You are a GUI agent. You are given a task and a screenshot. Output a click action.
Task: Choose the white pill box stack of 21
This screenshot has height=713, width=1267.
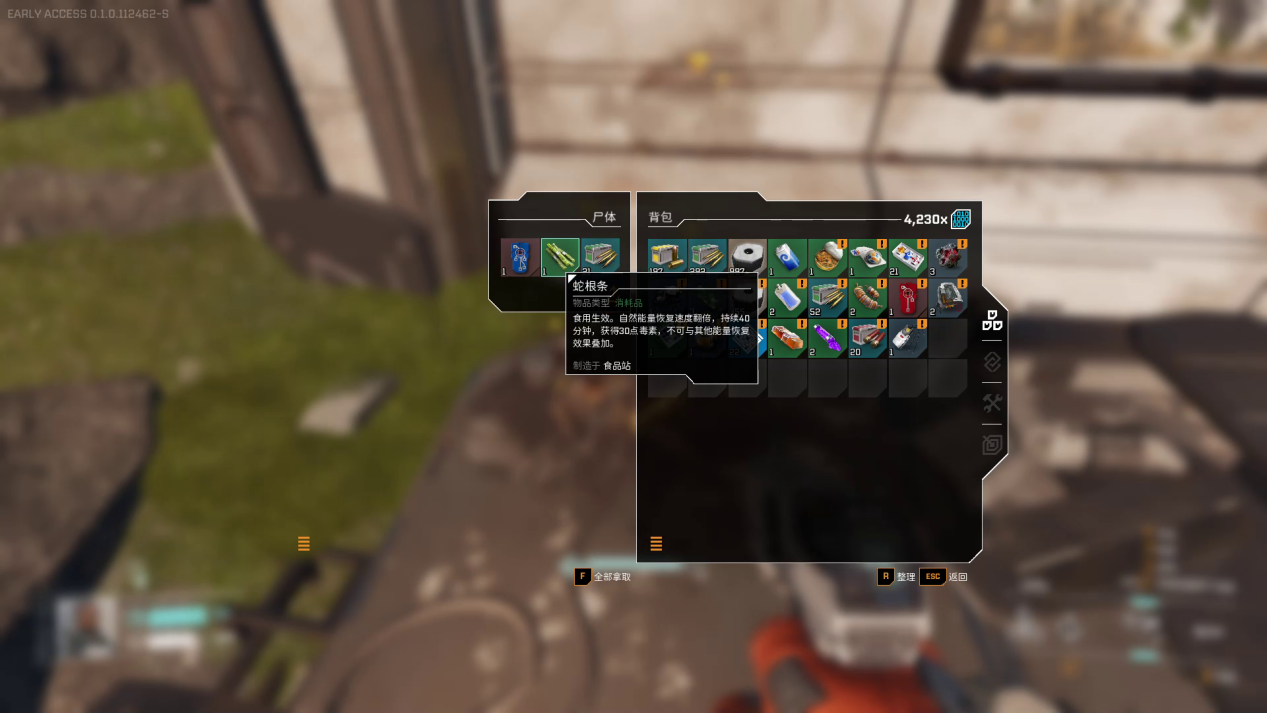[907, 257]
